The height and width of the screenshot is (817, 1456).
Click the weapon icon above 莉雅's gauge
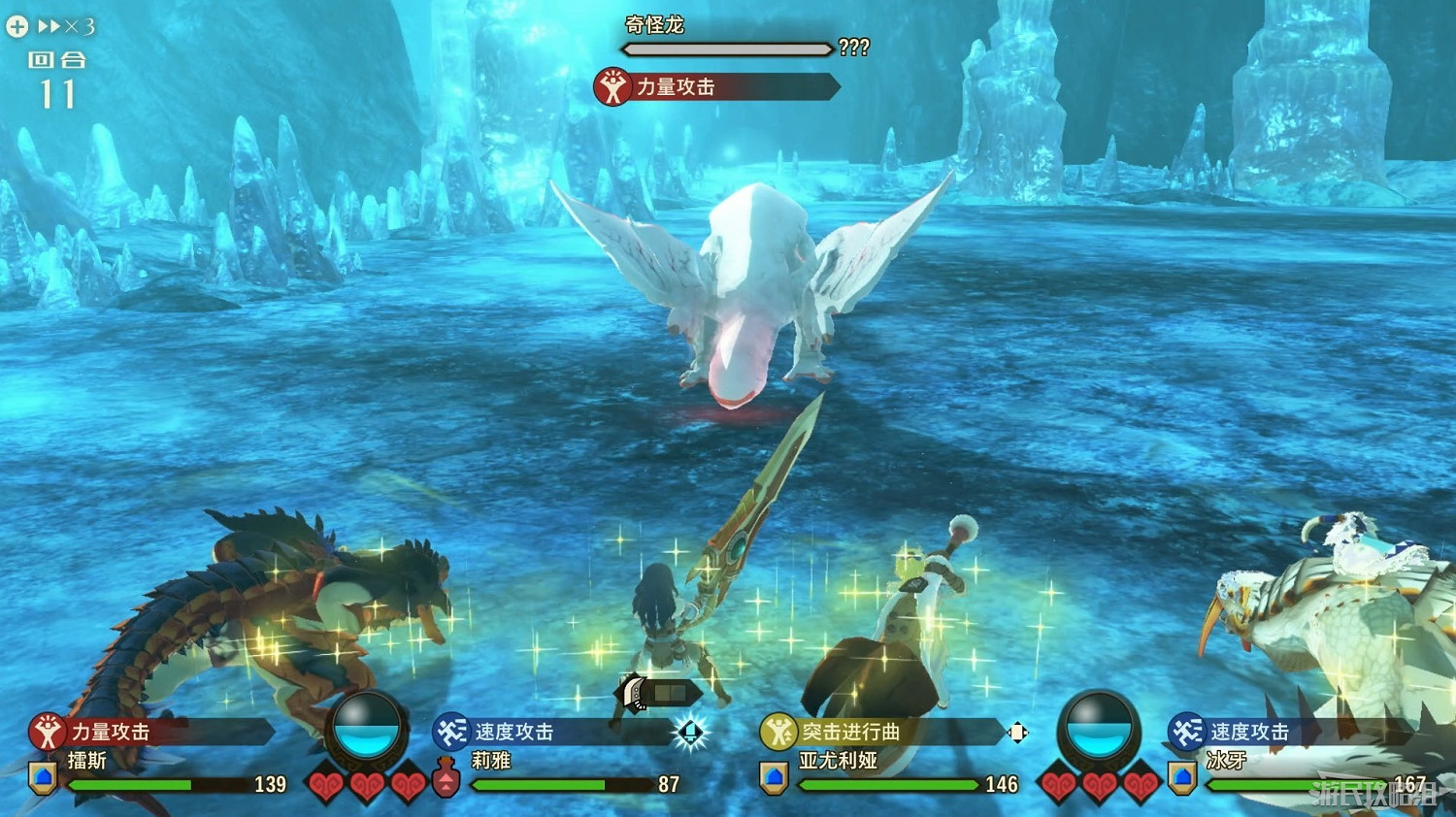[x=634, y=693]
